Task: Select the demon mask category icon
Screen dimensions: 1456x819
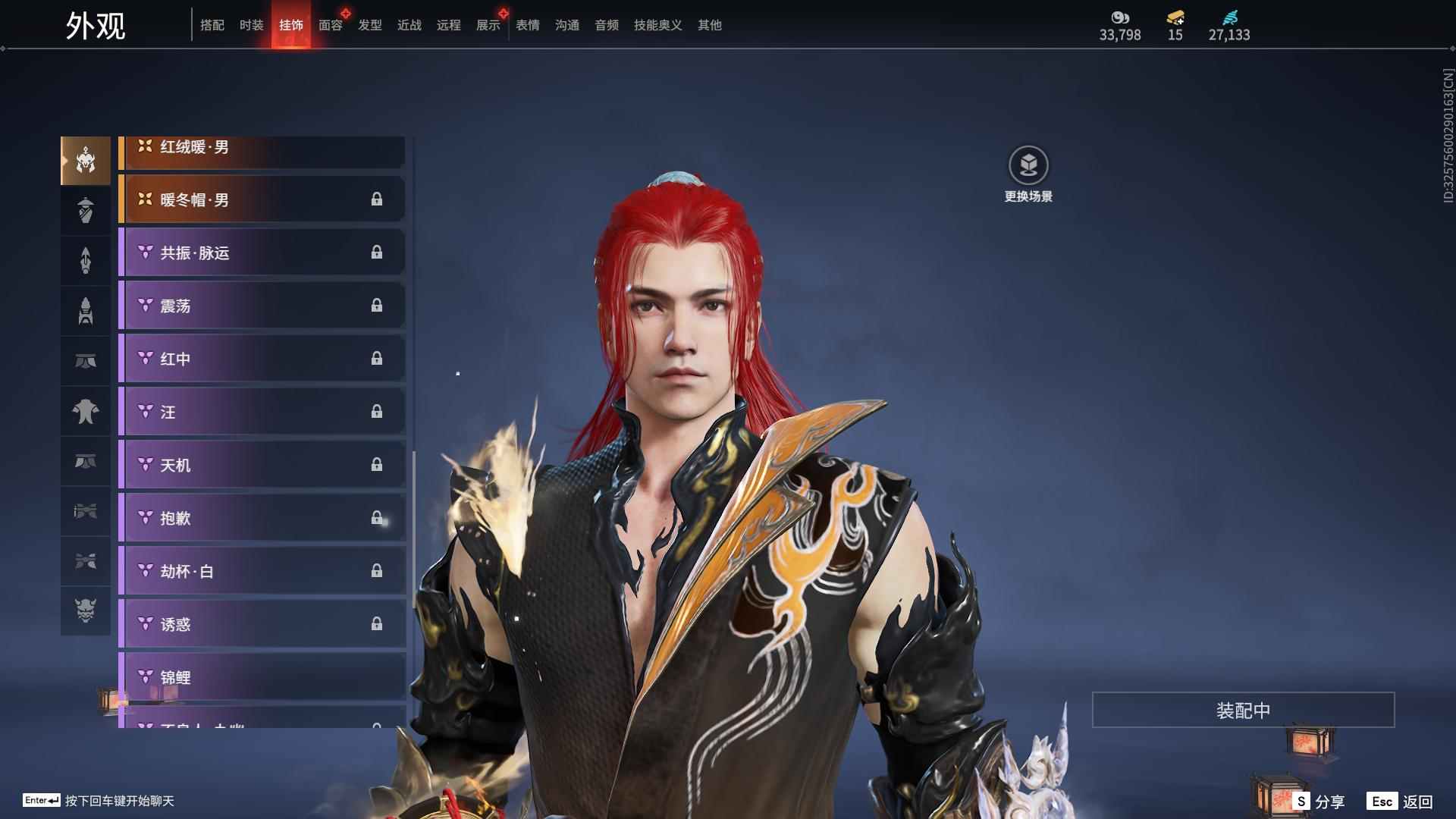Action: [86, 610]
